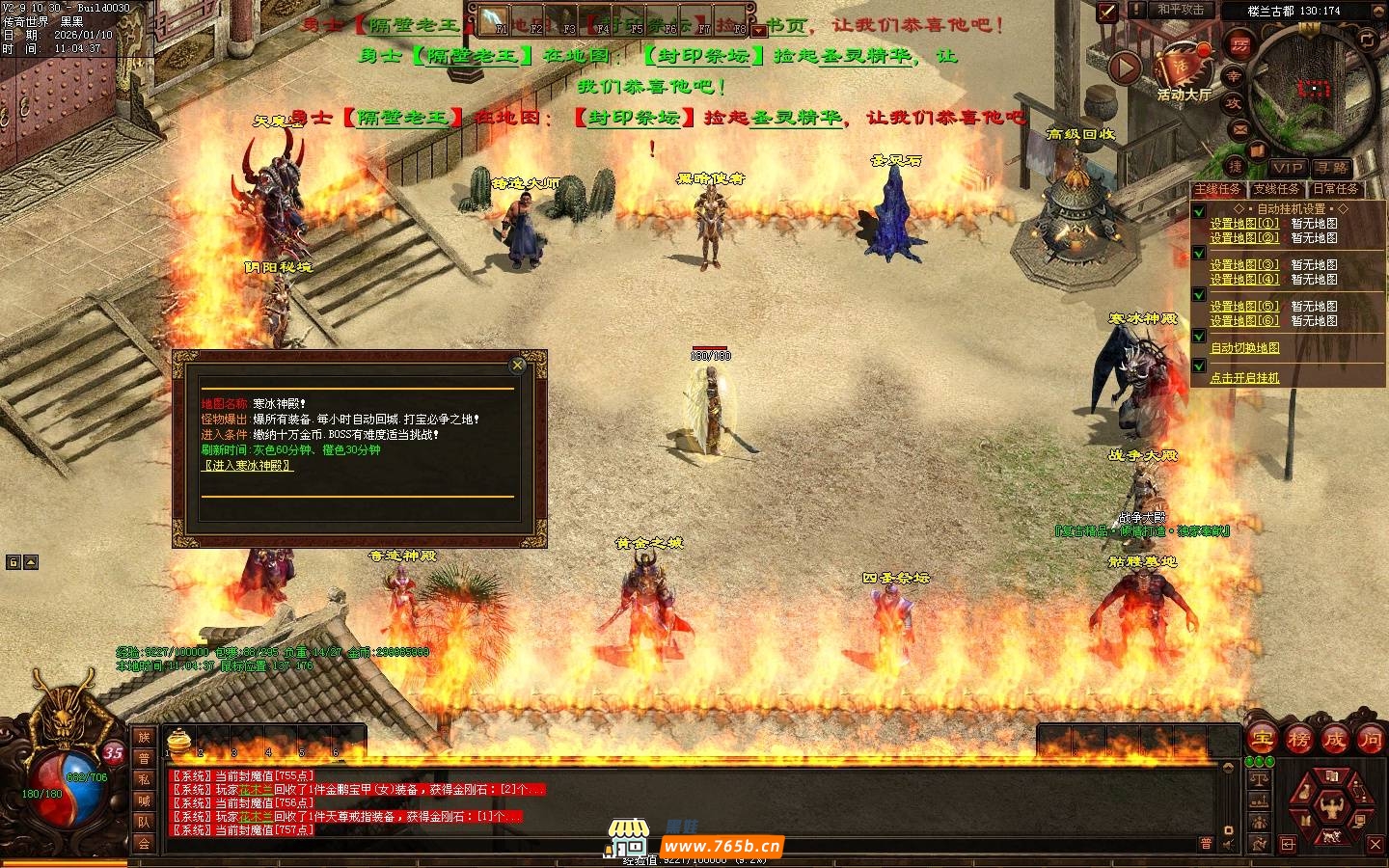The image size is (1389, 868).
Task: Open the 活动大厅 activity hall
Action: pyautogui.click(x=1183, y=69)
